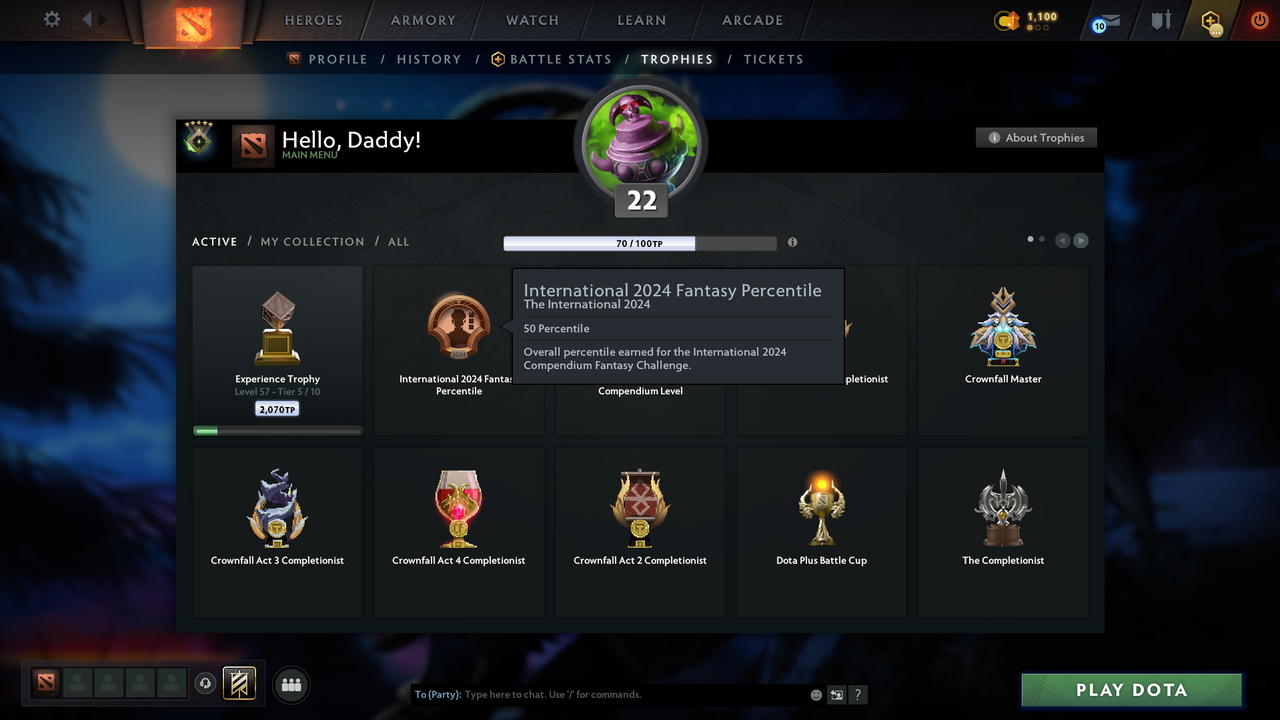1280x720 pixels.
Task: Click the Play Dota button
Action: tap(1131, 690)
